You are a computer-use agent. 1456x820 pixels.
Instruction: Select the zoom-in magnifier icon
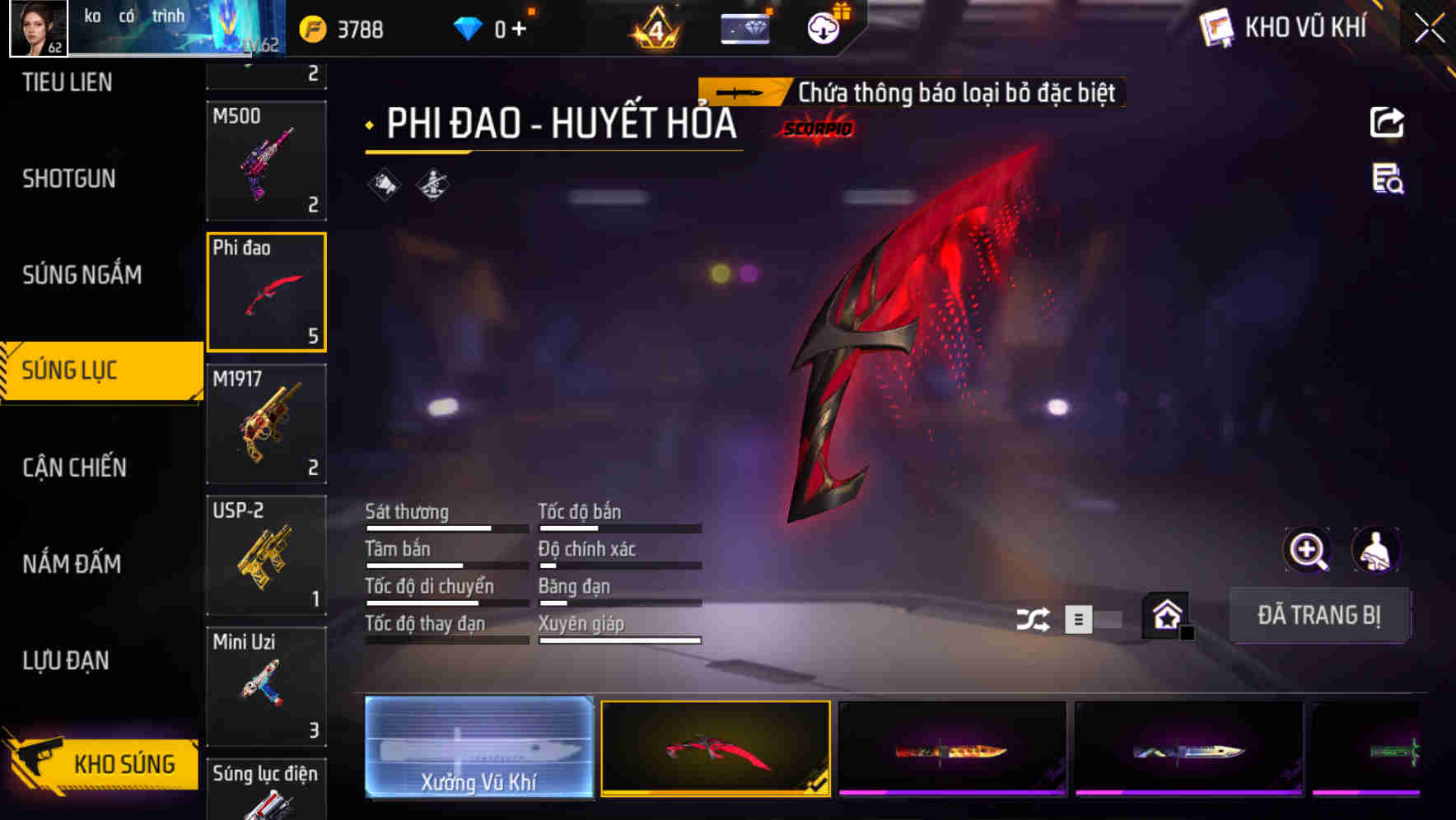click(1308, 550)
